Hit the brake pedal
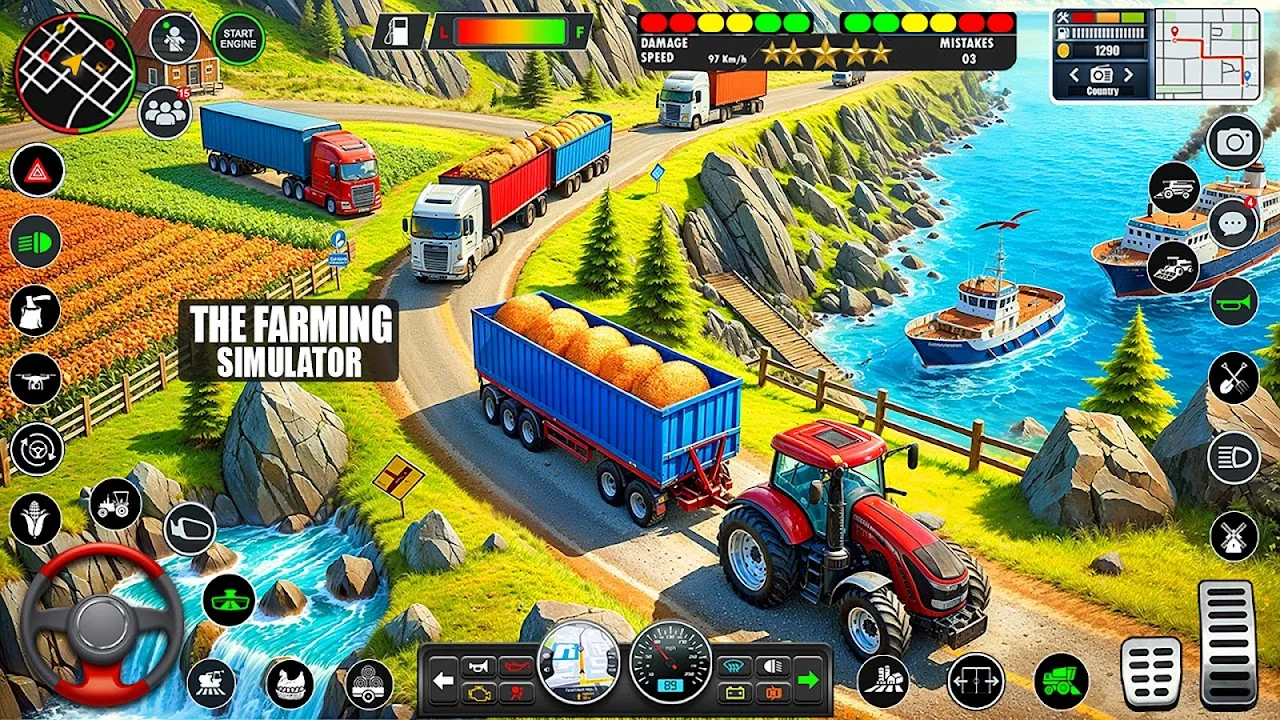The height and width of the screenshot is (720, 1280). pos(1151,673)
